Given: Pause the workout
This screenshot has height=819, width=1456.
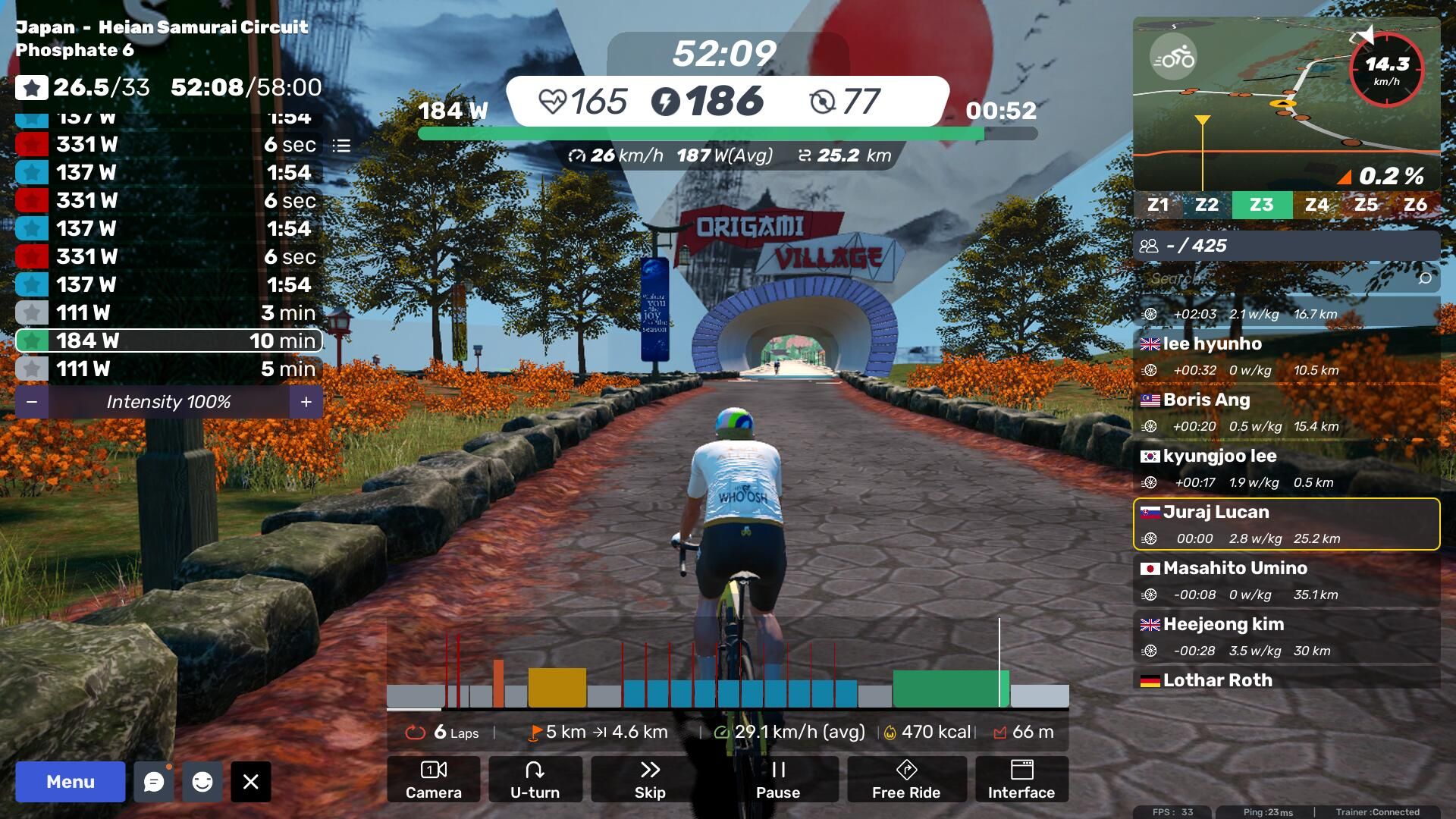Looking at the screenshot, I should [x=778, y=780].
